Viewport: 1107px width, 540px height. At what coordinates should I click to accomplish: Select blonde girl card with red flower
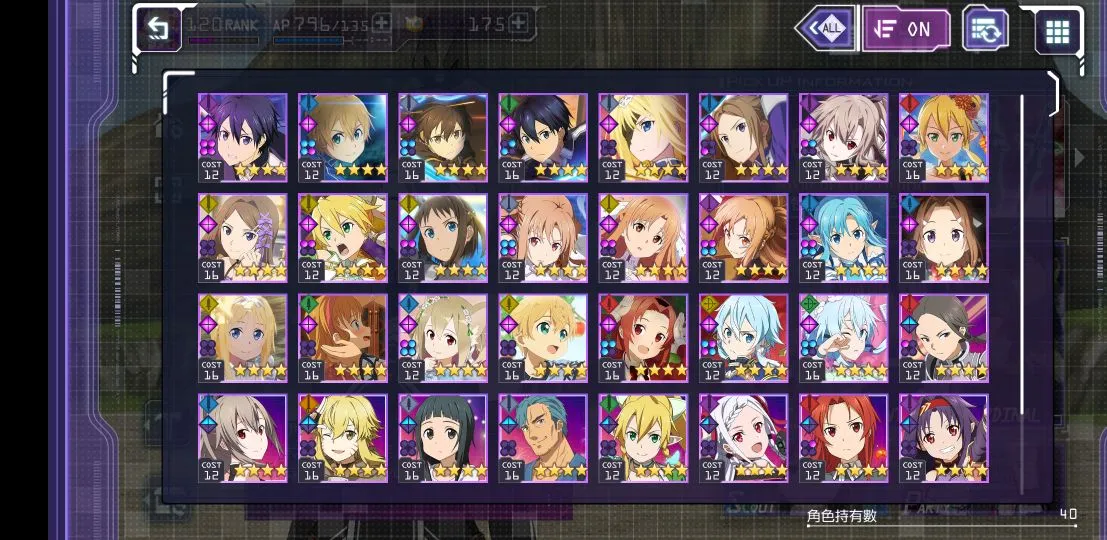[943, 138]
